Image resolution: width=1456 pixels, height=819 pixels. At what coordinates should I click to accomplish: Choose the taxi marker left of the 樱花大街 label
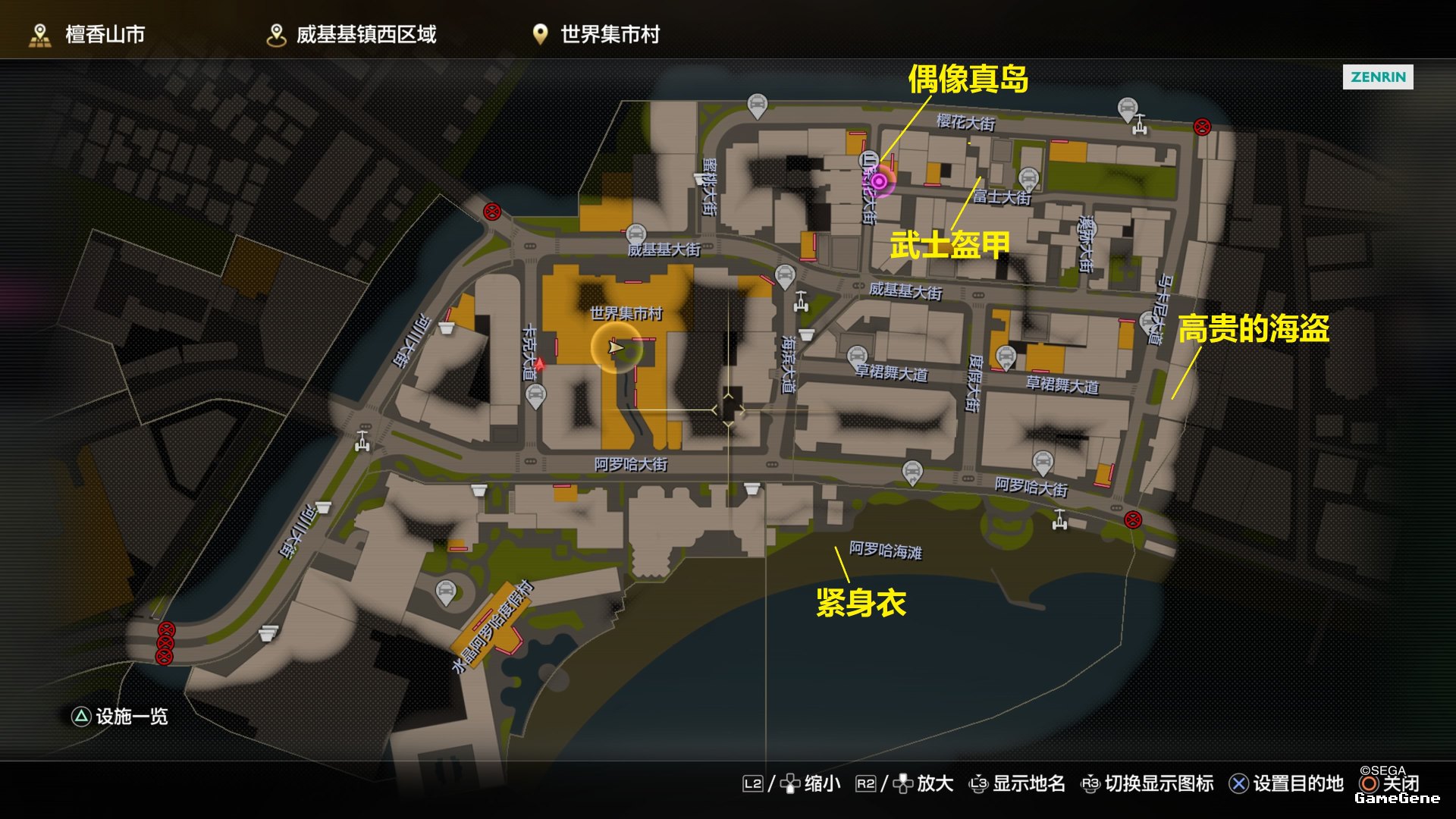click(x=757, y=105)
